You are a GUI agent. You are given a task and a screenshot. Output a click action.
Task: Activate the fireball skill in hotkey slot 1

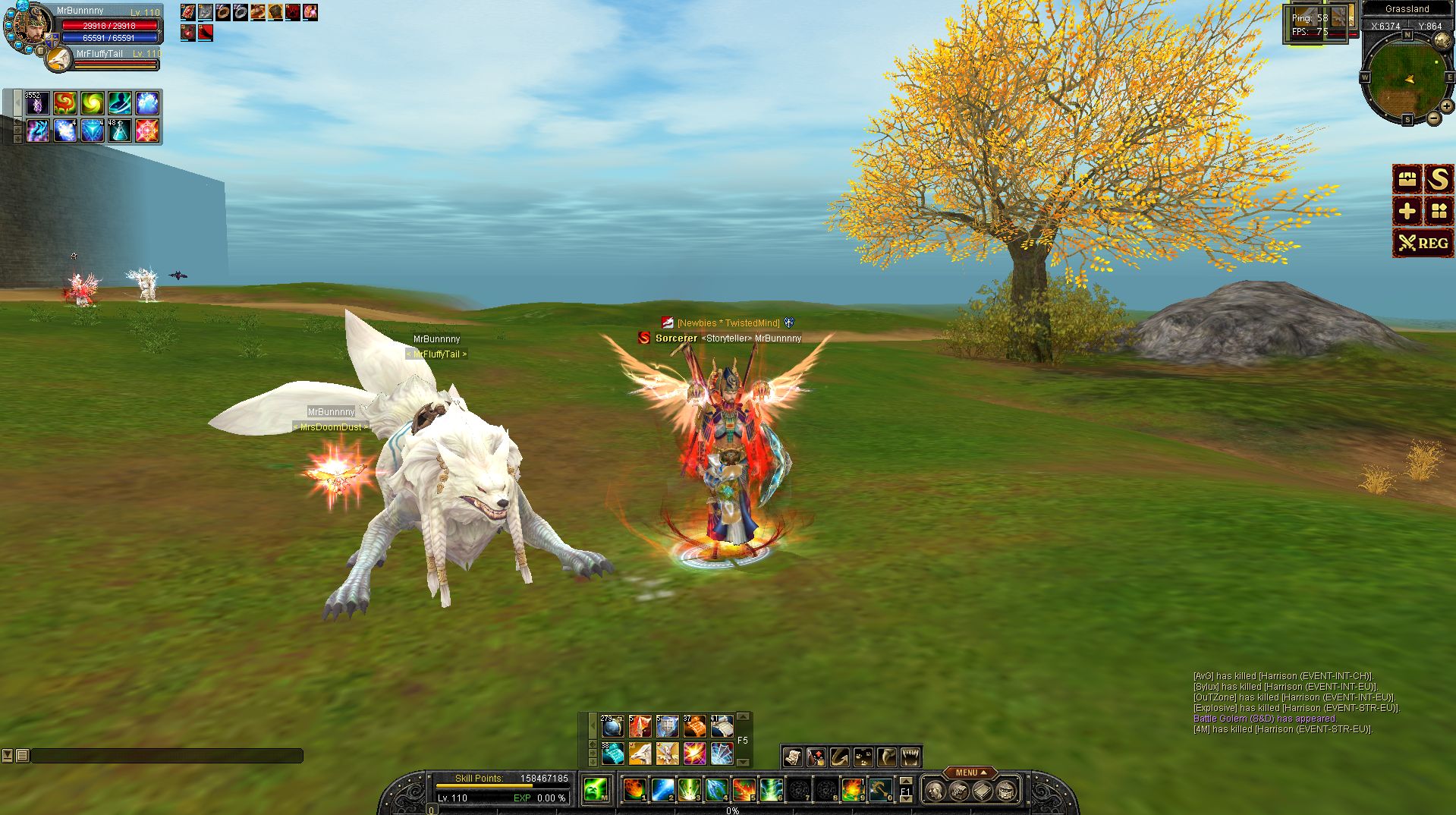(634, 790)
